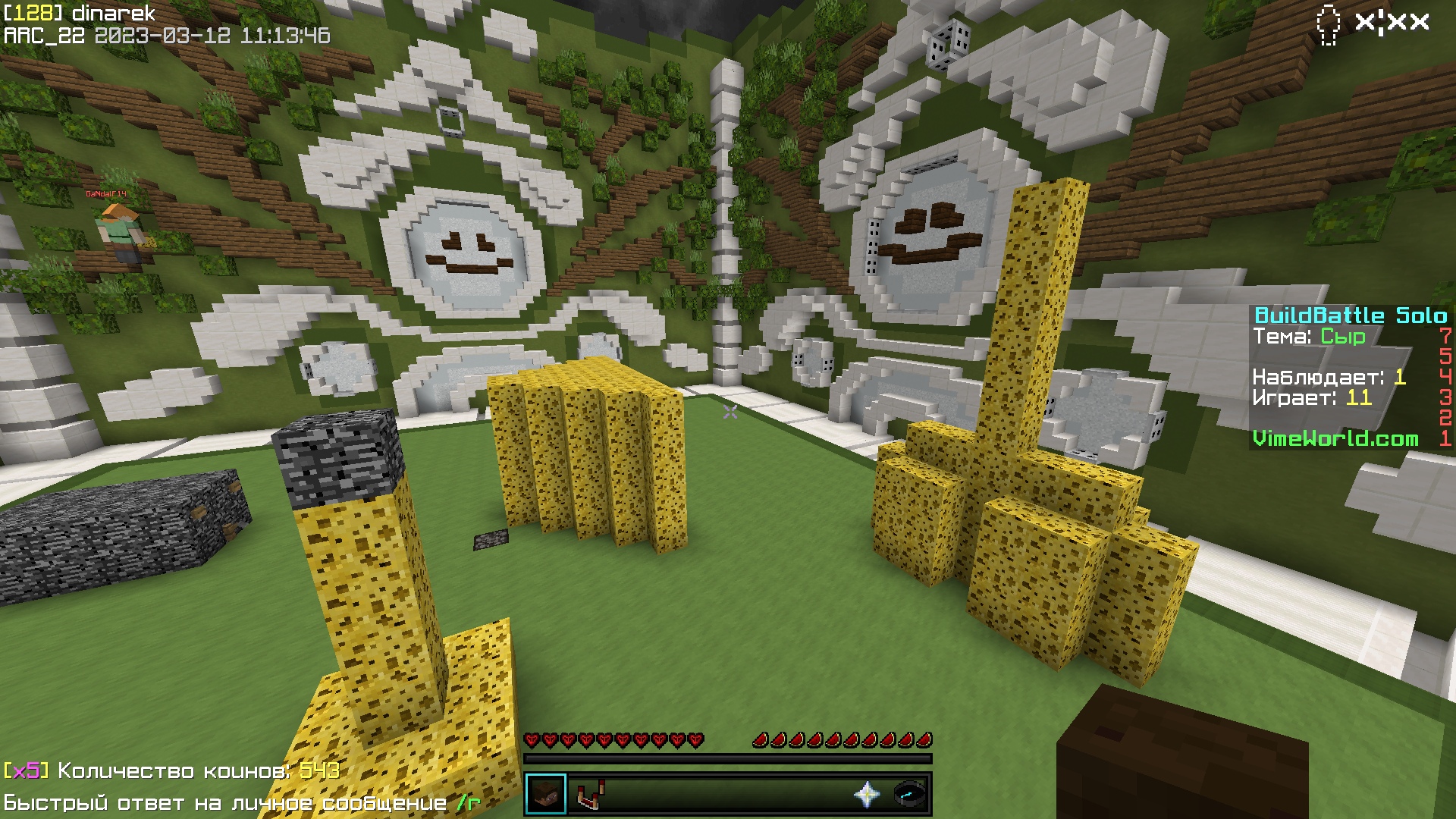The image size is (1456, 819).
Task: Select the compass hotbar slot
Action: click(x=908, y=794)
